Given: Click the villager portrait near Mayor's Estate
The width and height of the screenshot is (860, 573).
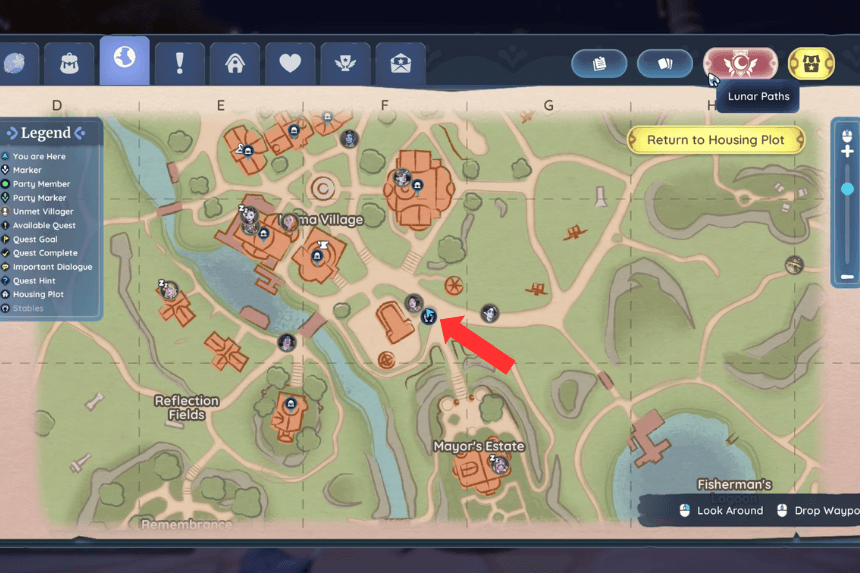Looking at the screenshot, I should 499,465.
